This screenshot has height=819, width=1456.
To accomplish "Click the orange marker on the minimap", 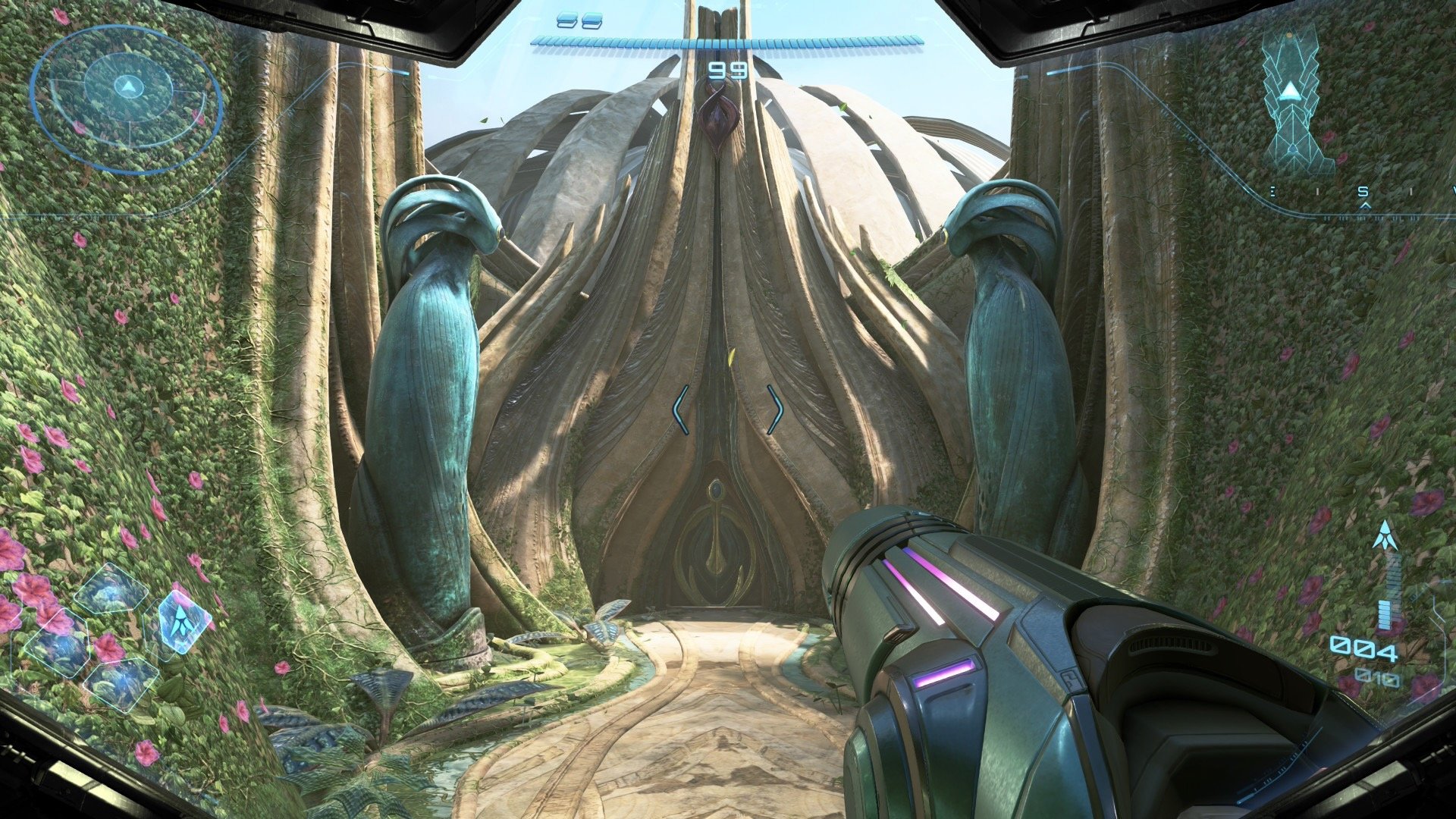I will 1288,34.
